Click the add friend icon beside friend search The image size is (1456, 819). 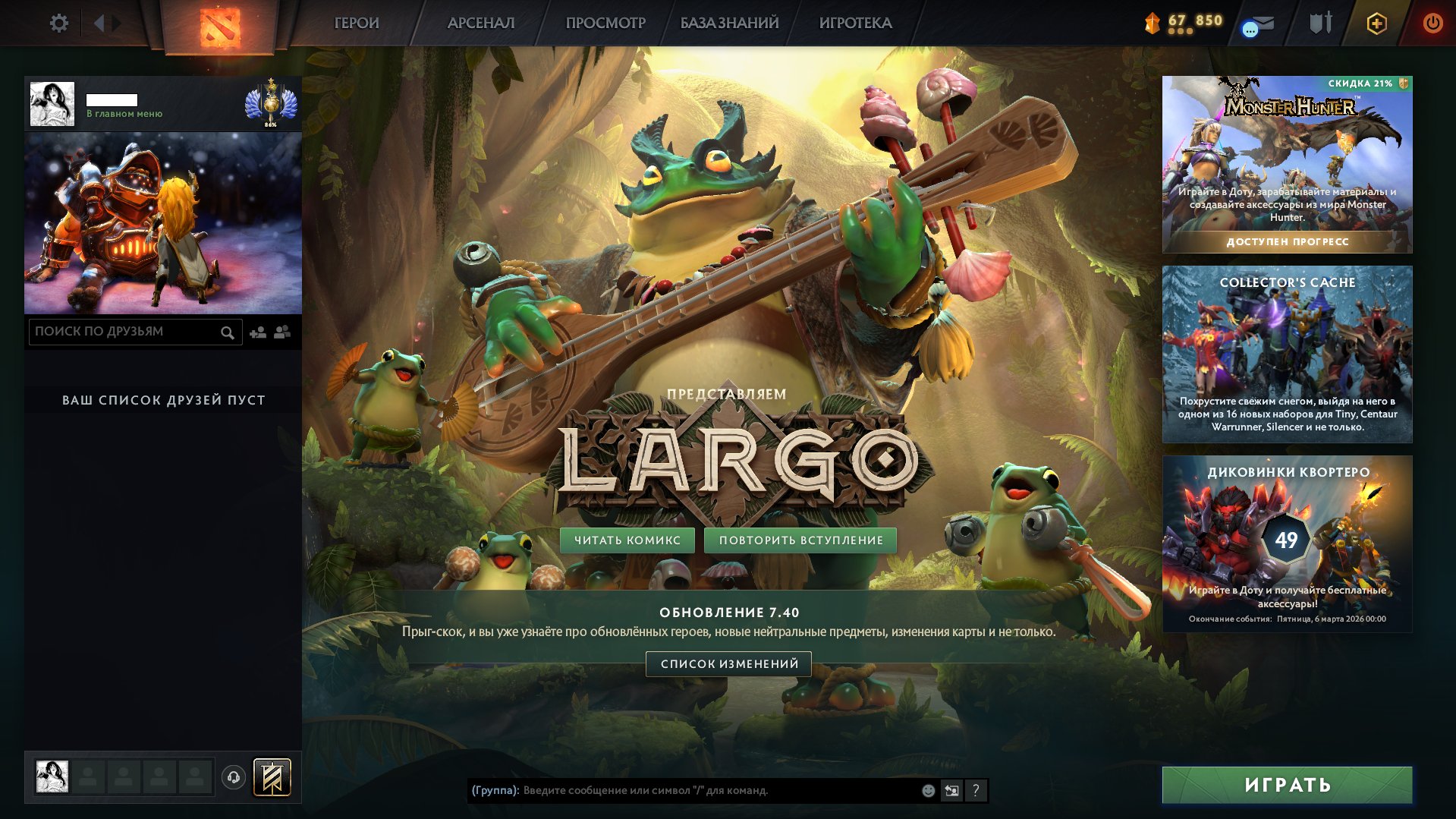point(256,332)
